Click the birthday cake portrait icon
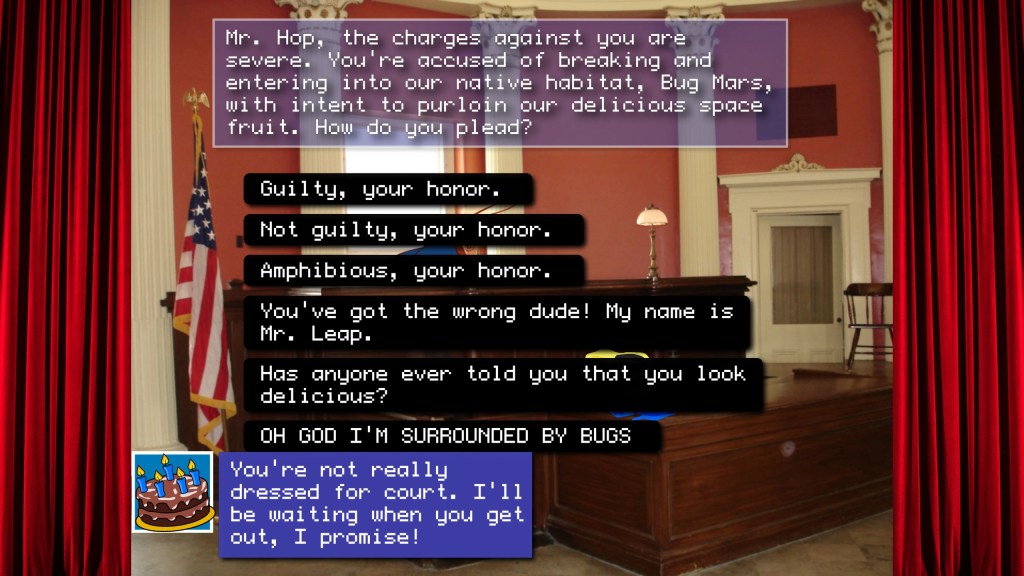Viewport: 1024px width, 576px height. click(x=173, y=492)
